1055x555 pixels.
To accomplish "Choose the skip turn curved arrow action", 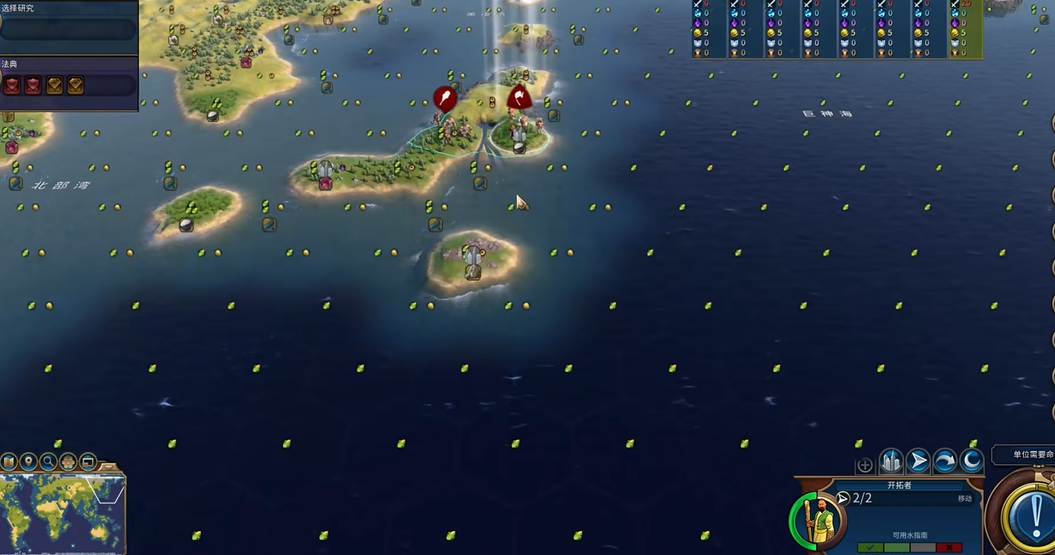I will [945, 461].
